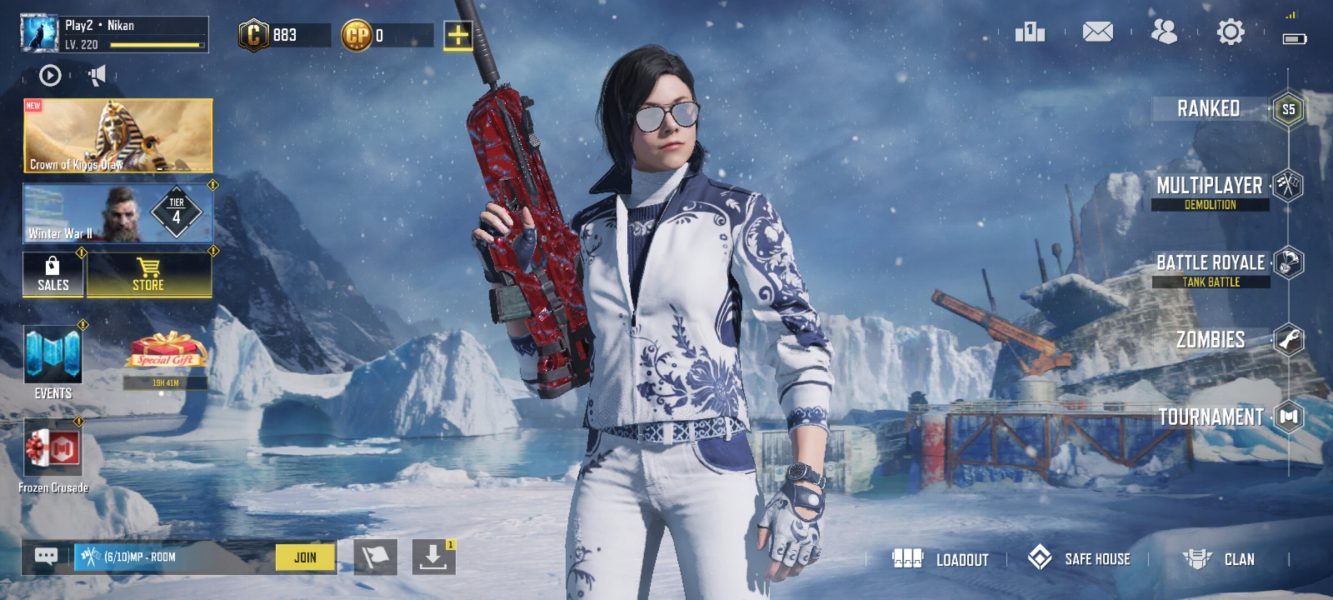Select Ranked mode

click(1228, 109)
